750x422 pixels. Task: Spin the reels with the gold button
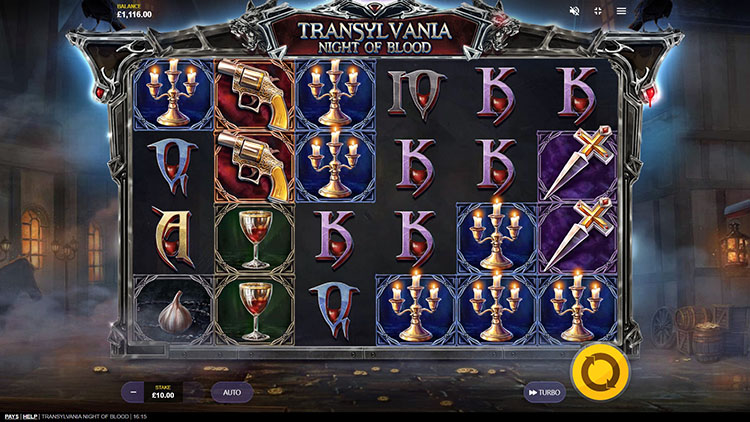pyautogui.click(x=599, y=372)
